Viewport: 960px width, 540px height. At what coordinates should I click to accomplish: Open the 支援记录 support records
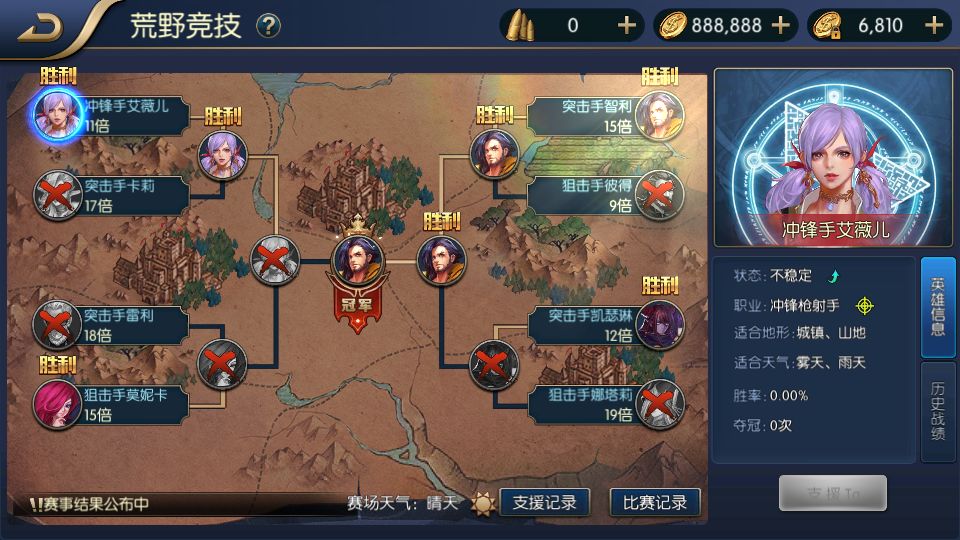point(544,503)
